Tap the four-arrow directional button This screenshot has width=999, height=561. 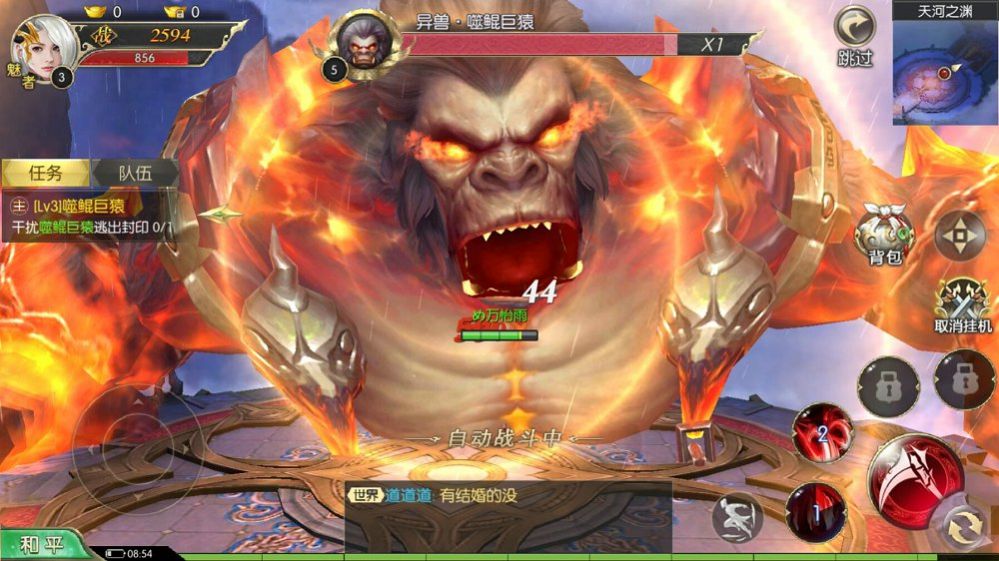click(959, 236)
